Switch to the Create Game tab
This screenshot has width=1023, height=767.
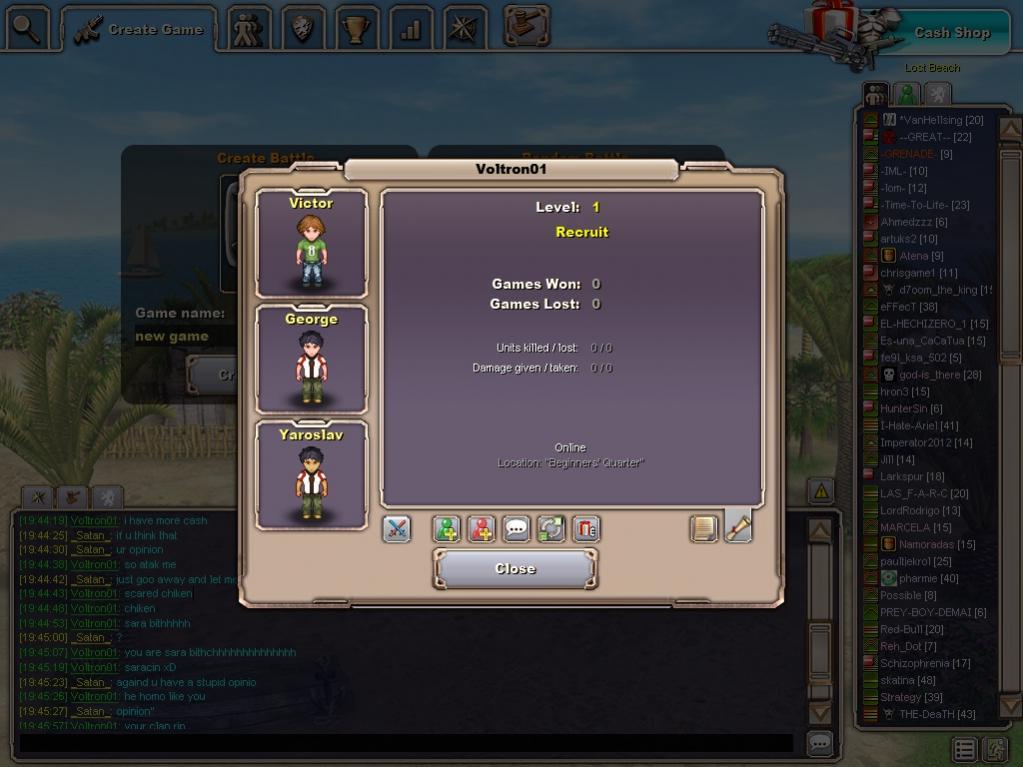[140, 29]
